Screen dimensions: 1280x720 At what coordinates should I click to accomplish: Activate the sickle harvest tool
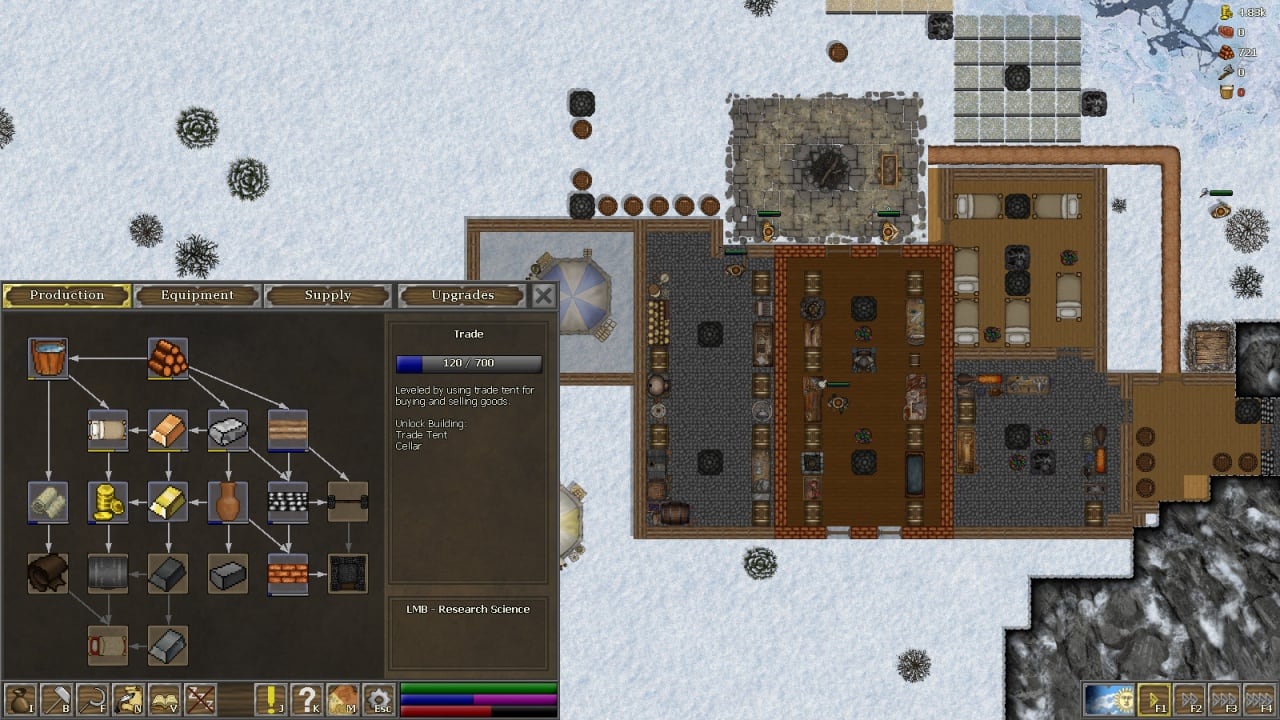point(92,699)
